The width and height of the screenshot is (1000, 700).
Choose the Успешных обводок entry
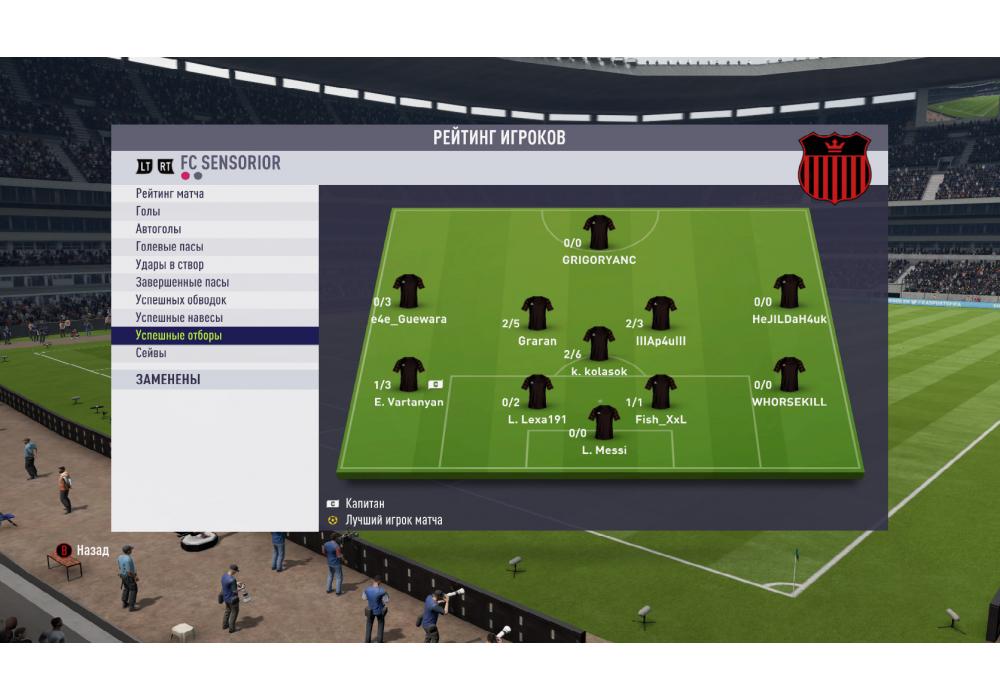tap(214, 300)
